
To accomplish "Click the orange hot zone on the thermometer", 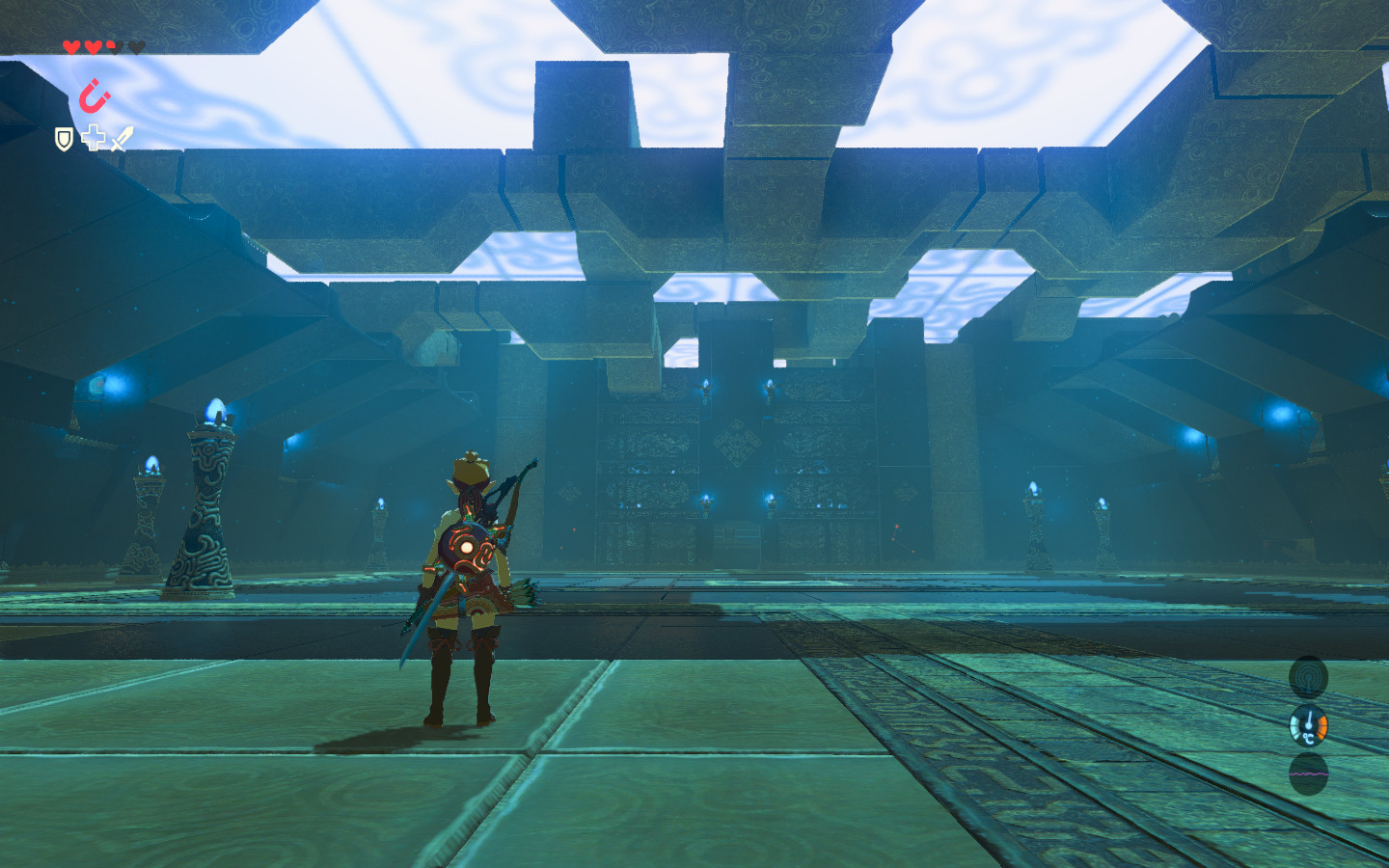I will coord(1322,727).
